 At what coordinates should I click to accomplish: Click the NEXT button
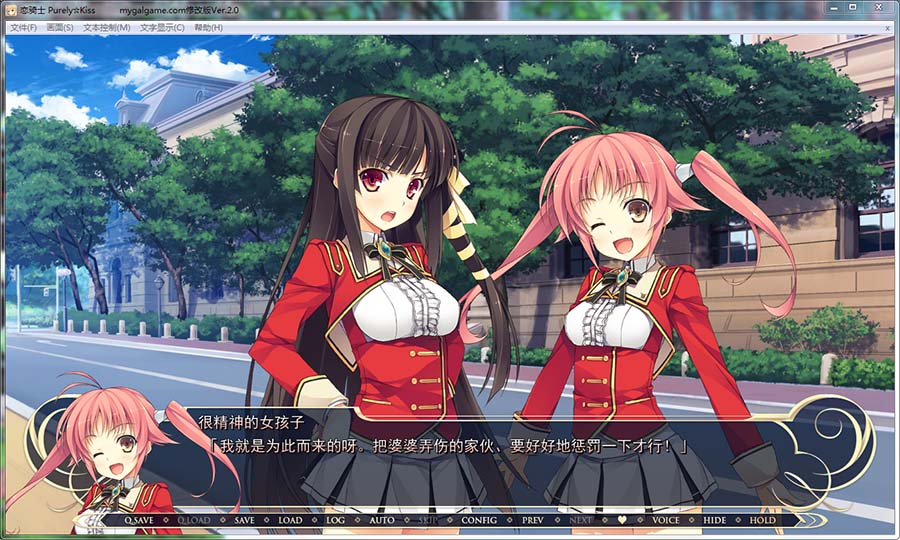point(581,520)
